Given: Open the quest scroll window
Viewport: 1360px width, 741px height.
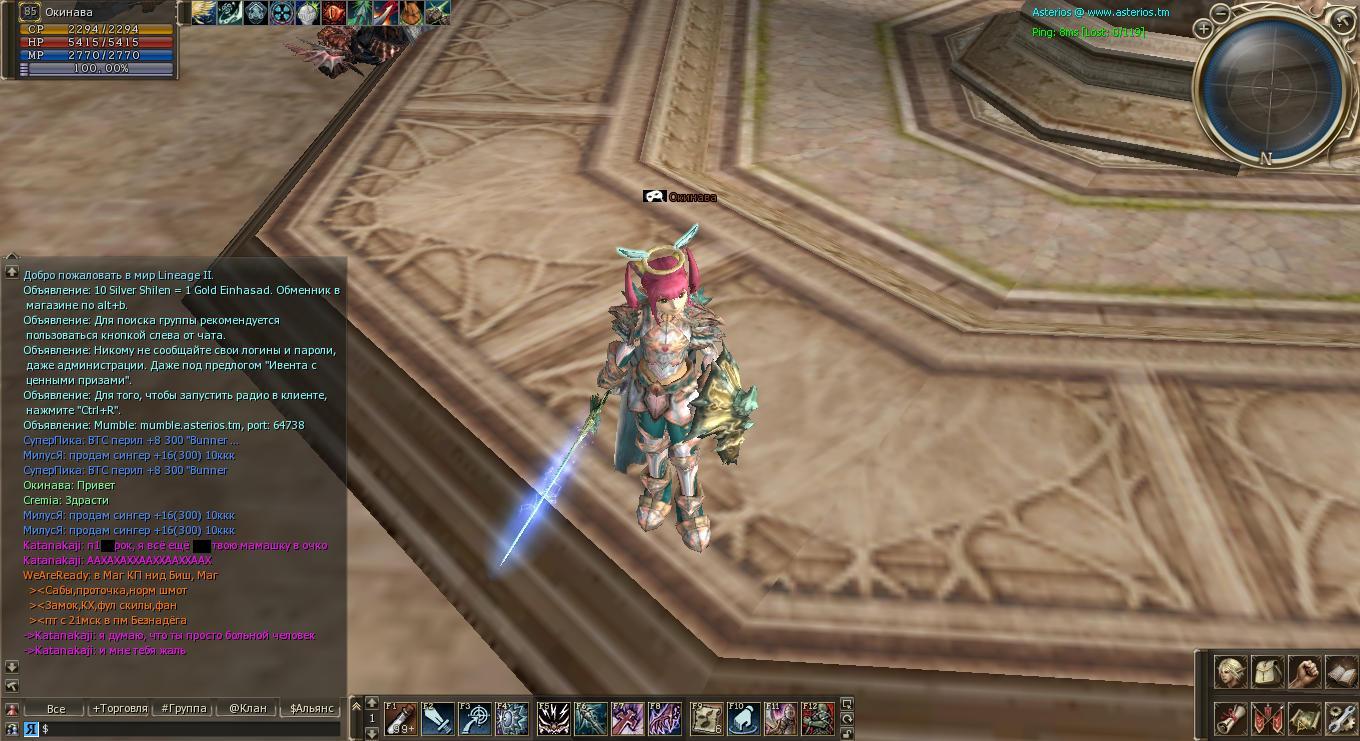Looking at the screenshot, I should point(1230,718).
